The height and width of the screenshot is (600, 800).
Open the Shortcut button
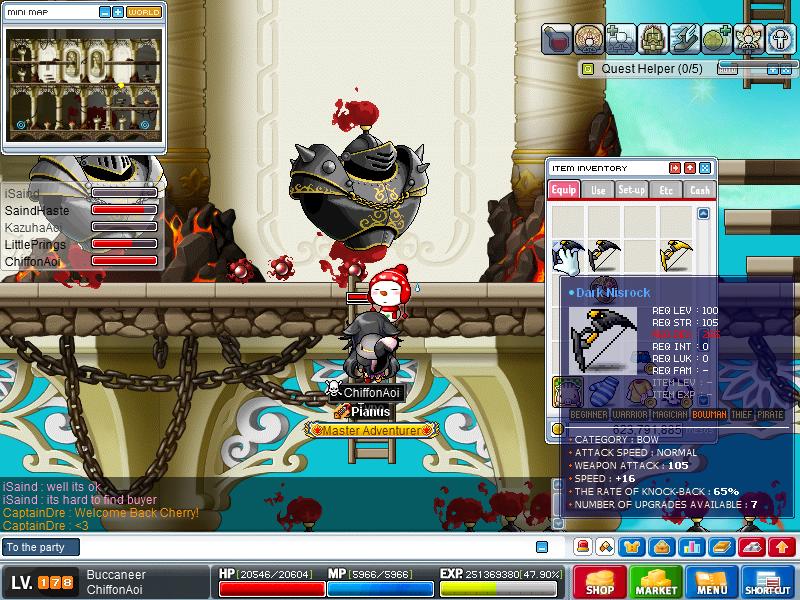click(x=767, y=581)
